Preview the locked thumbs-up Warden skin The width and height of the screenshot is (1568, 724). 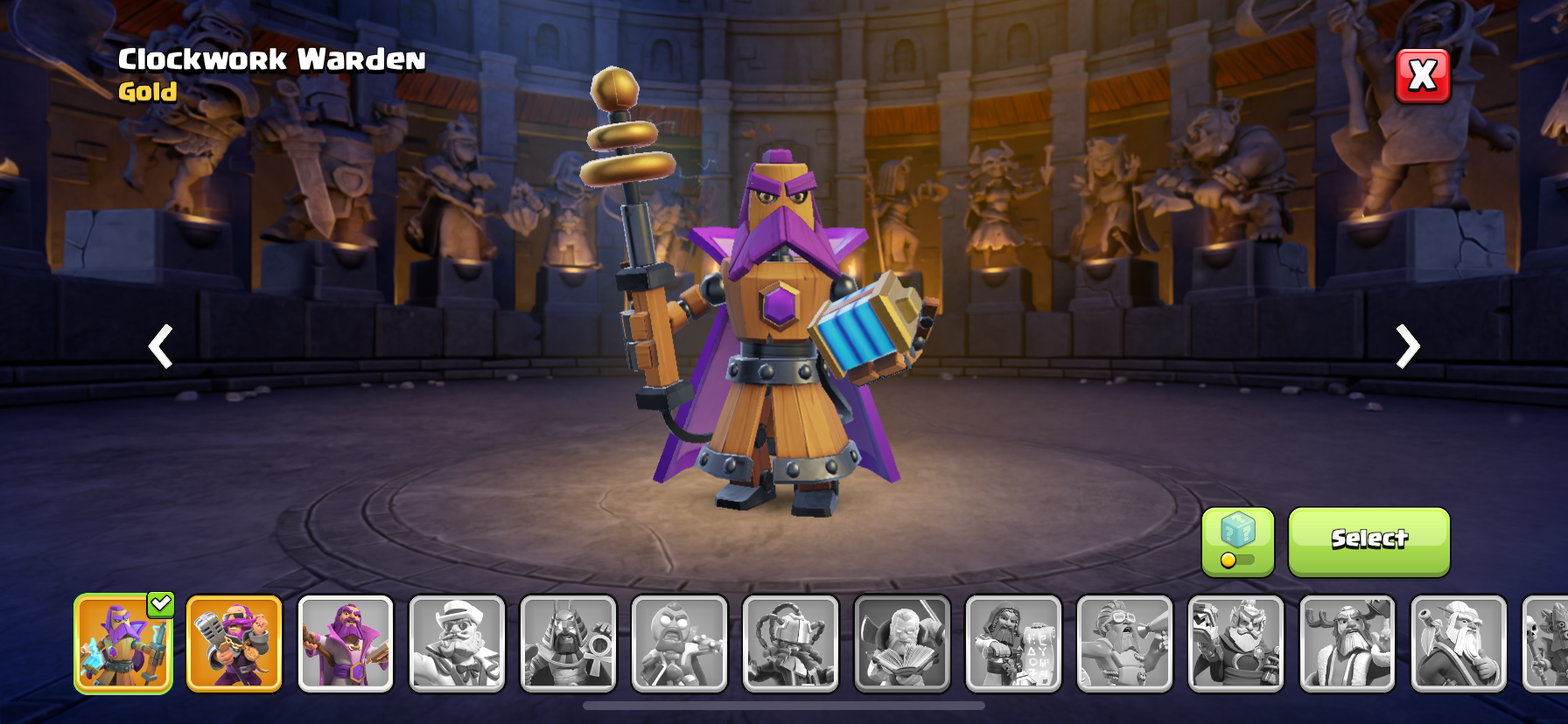[x=1459, y=644]
